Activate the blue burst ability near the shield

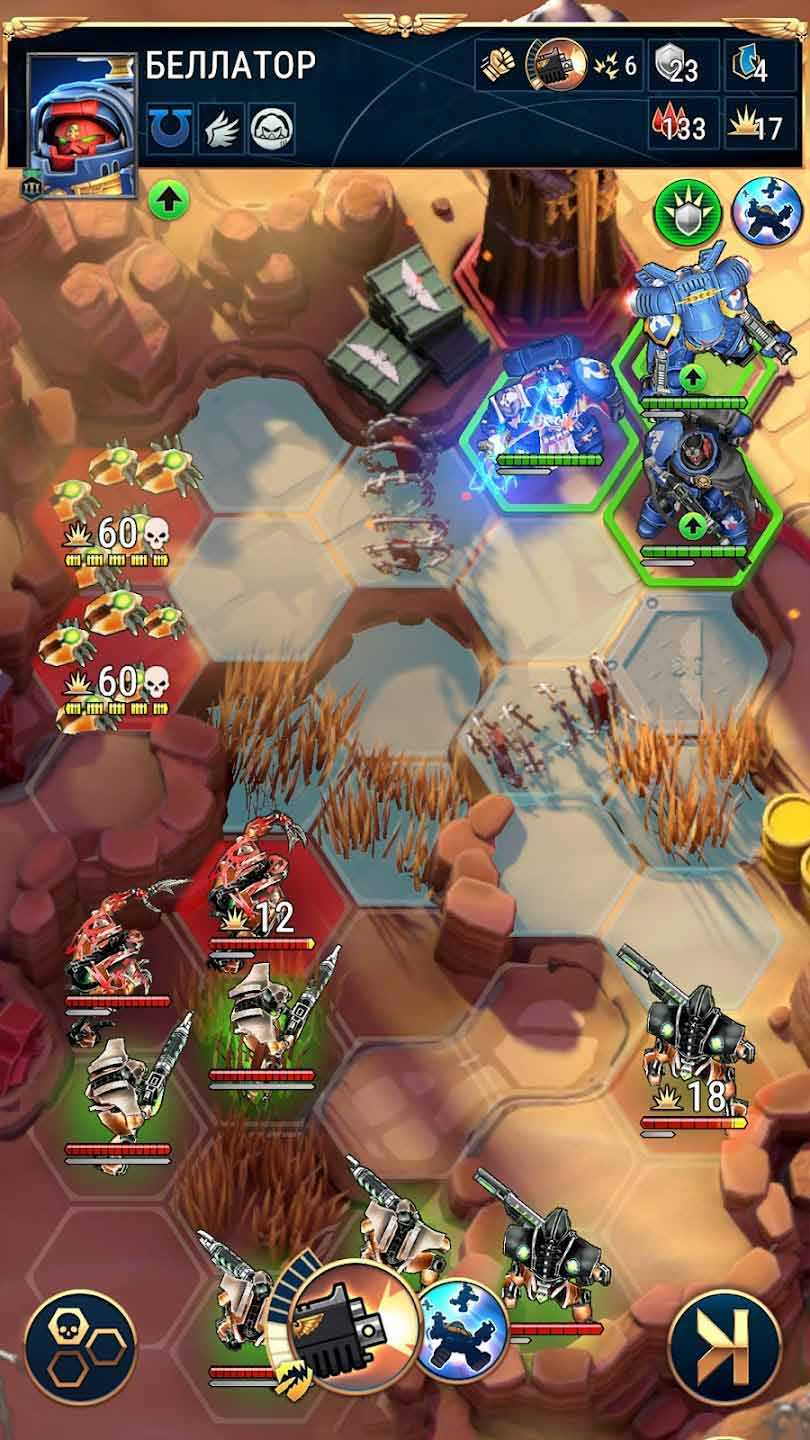point(767,212)
